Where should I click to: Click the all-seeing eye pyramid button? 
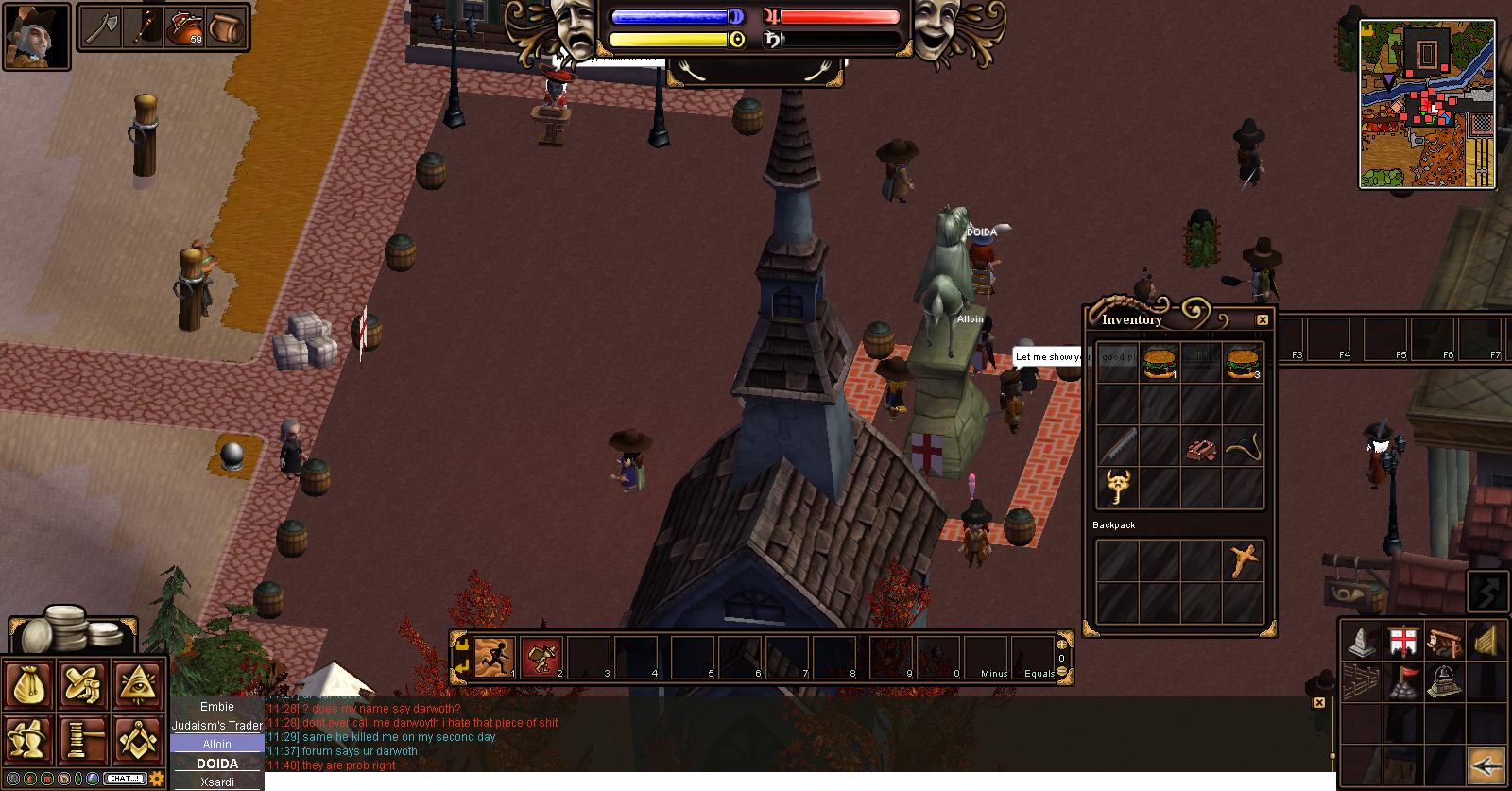[138, 684]
